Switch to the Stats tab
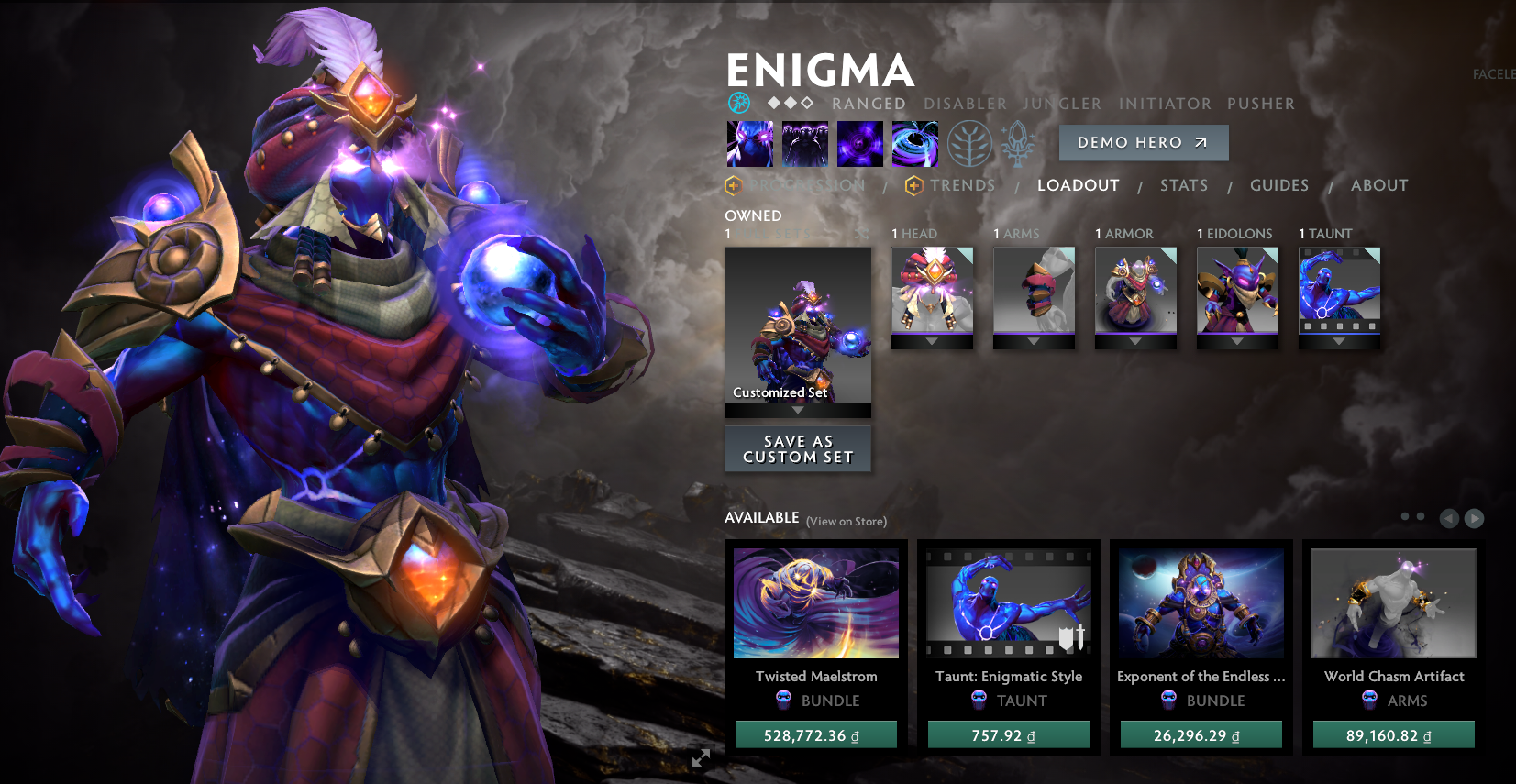Viewport: 1516px width, 784px height. point(1183,185)
